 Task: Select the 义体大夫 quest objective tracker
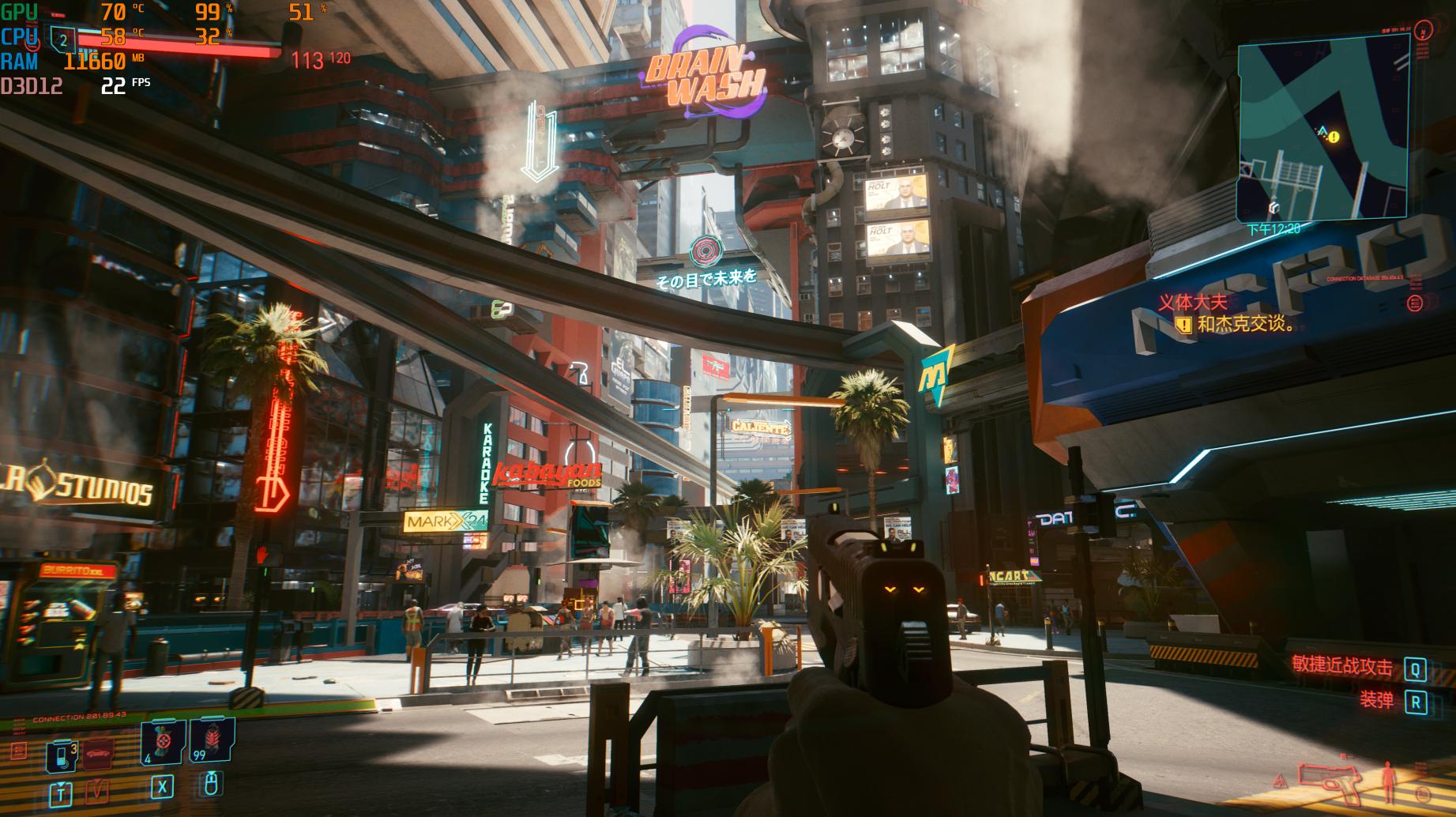(x=1194, y=302)
